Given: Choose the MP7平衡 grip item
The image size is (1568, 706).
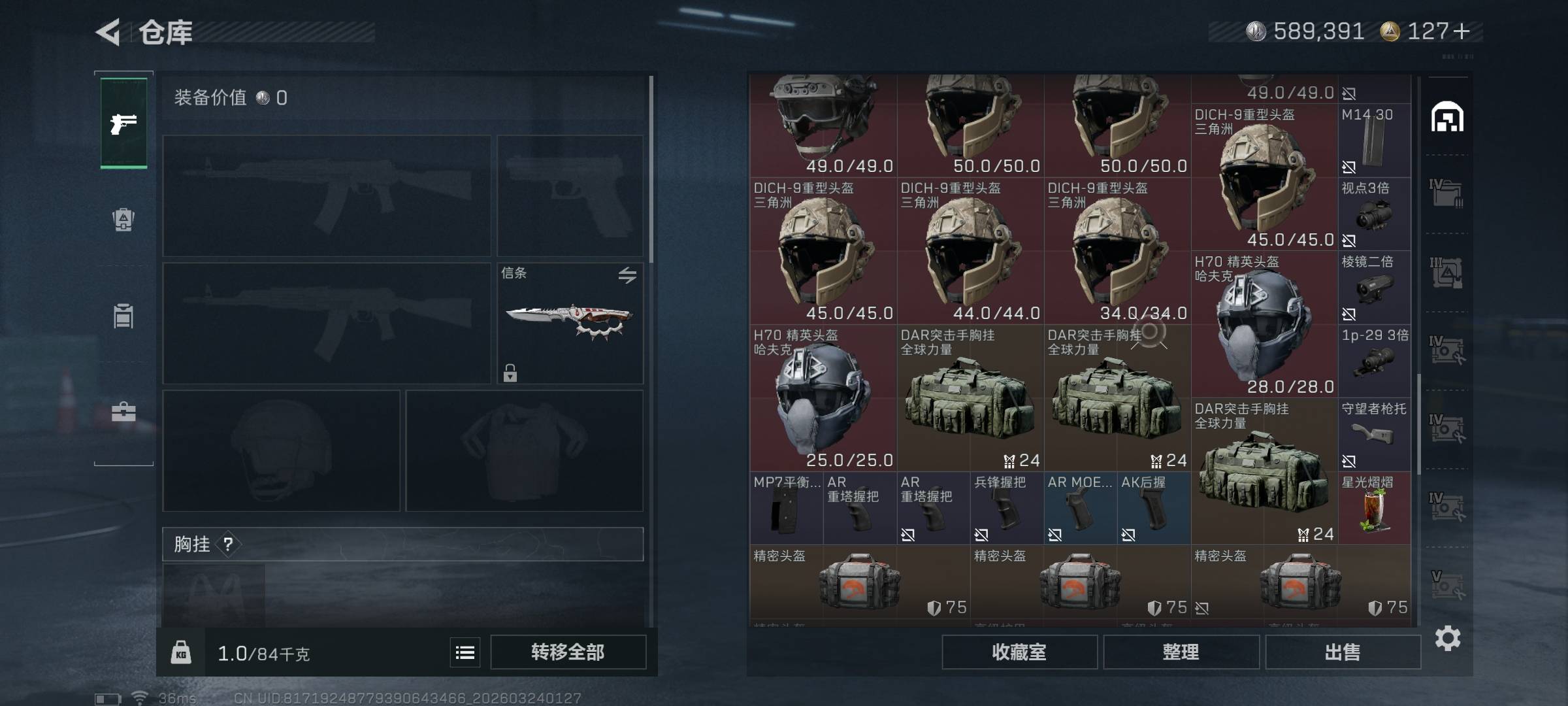Looking at the screenshot, I should point(787,509).
